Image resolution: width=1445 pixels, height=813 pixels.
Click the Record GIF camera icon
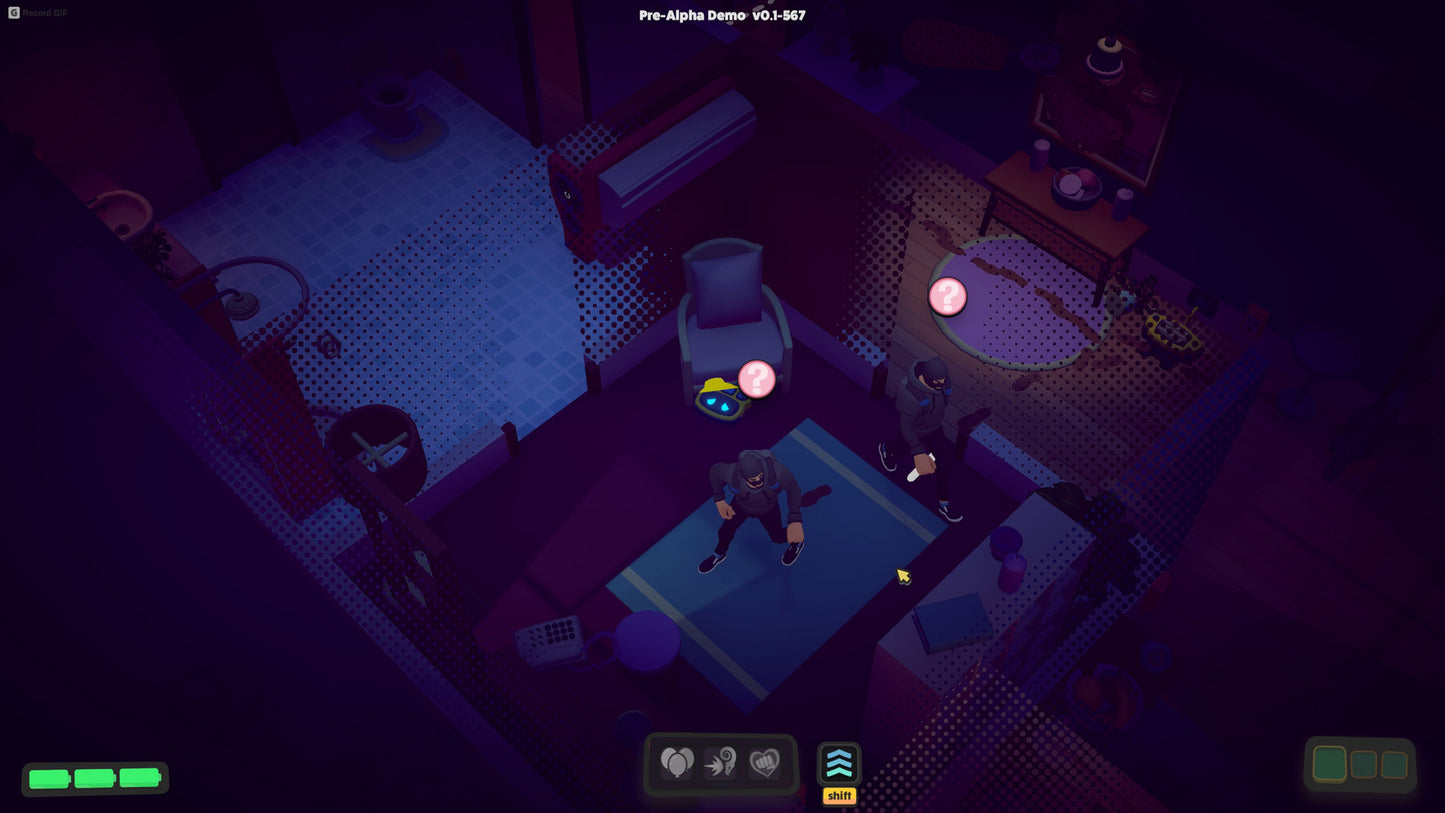[13, 13]
